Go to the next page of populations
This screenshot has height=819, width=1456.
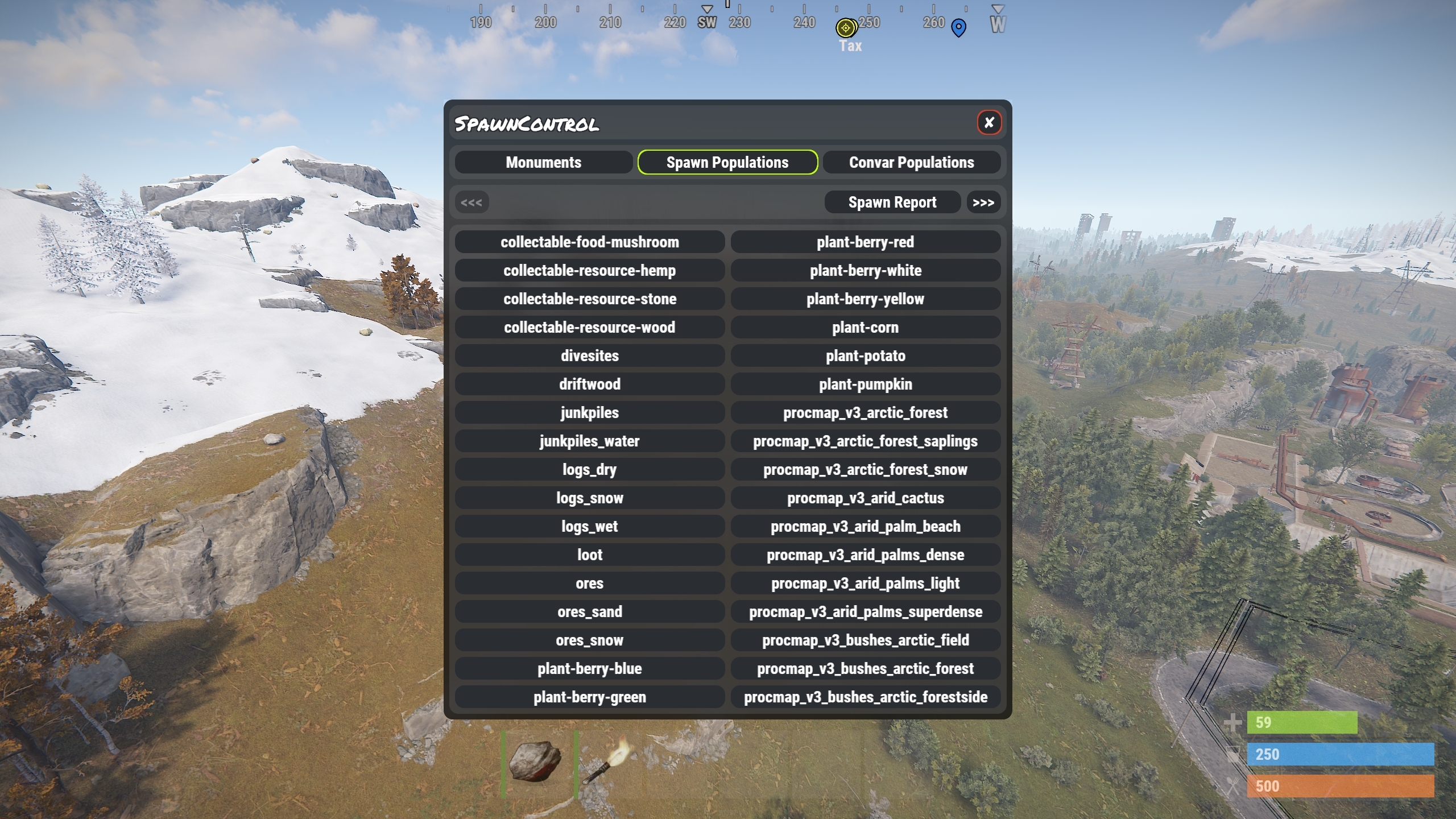tap(983, 202)
